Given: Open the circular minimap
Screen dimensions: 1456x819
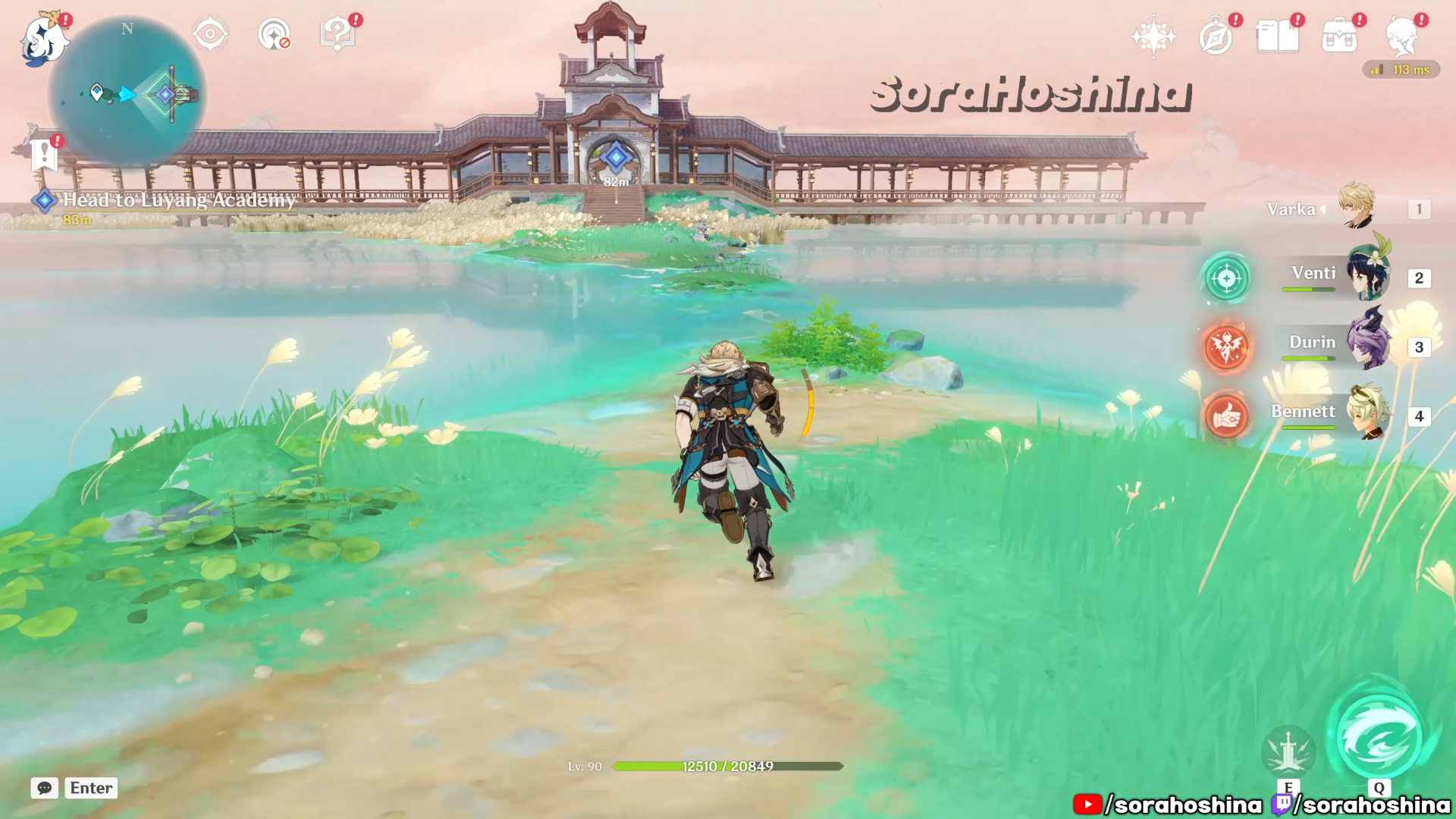Looking at the screenshot, I should (127, 94).
